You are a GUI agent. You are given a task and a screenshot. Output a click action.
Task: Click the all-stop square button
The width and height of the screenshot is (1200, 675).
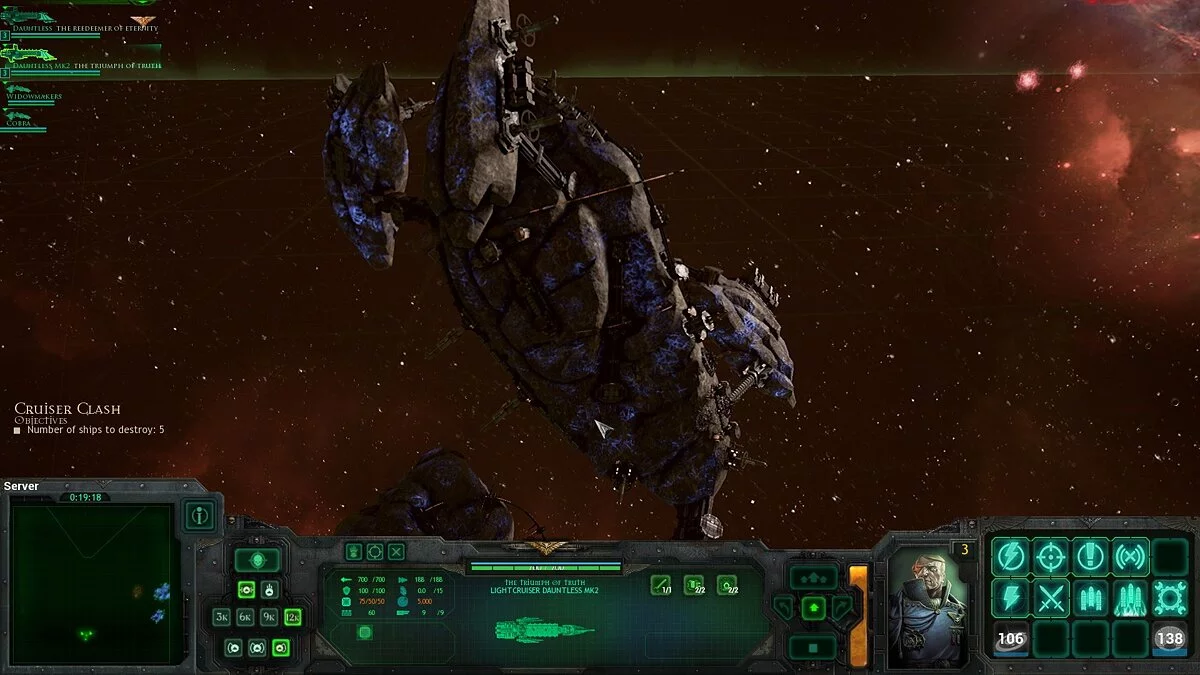pyautogui.click(x=814, y=646)
